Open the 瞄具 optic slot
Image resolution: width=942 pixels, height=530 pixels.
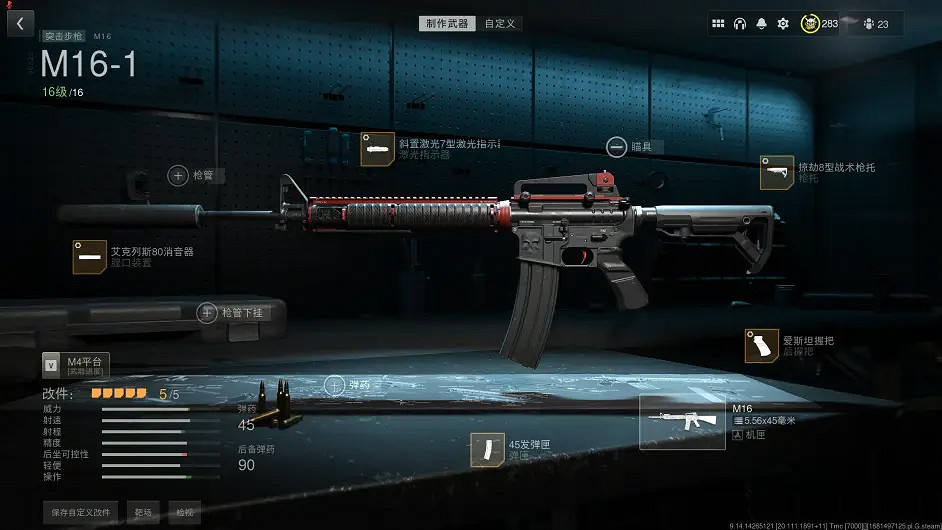tap(617, 147)
